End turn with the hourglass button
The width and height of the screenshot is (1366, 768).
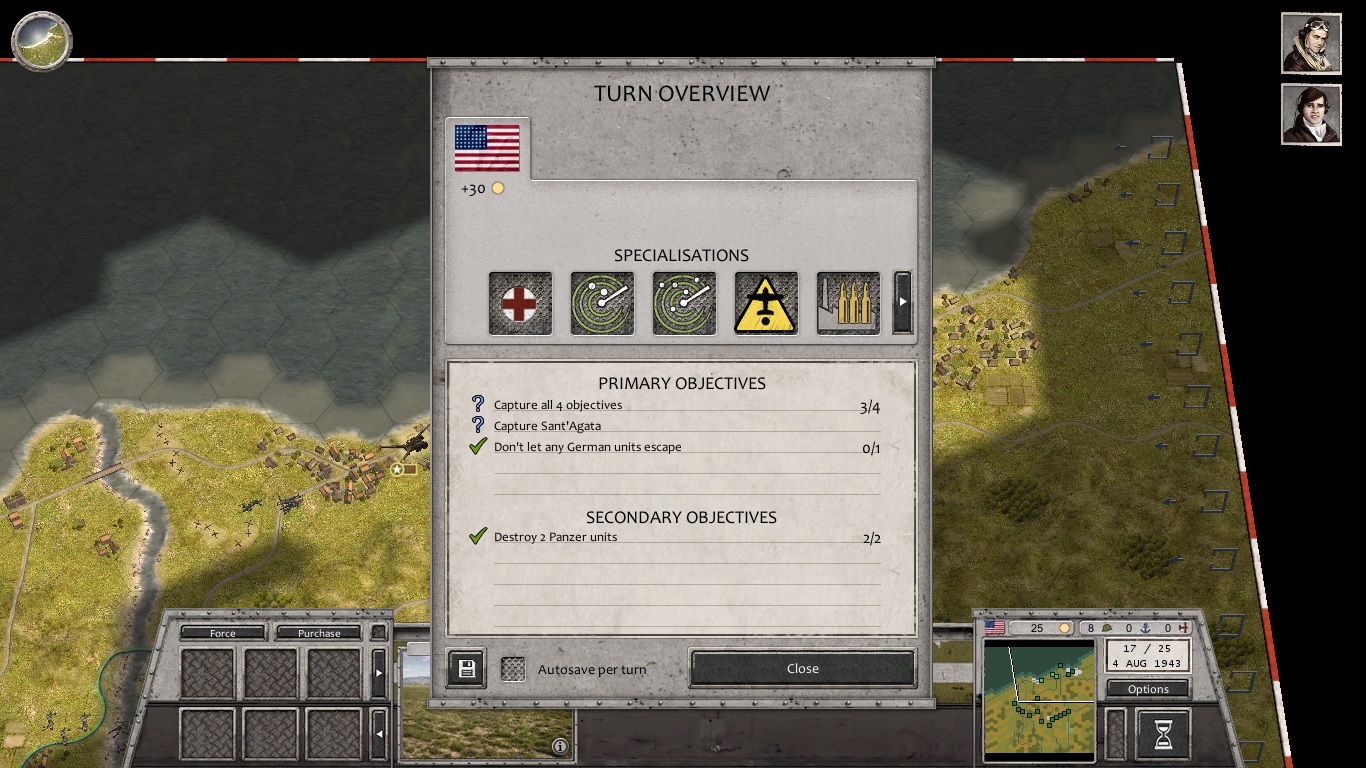click(1163, 735)
